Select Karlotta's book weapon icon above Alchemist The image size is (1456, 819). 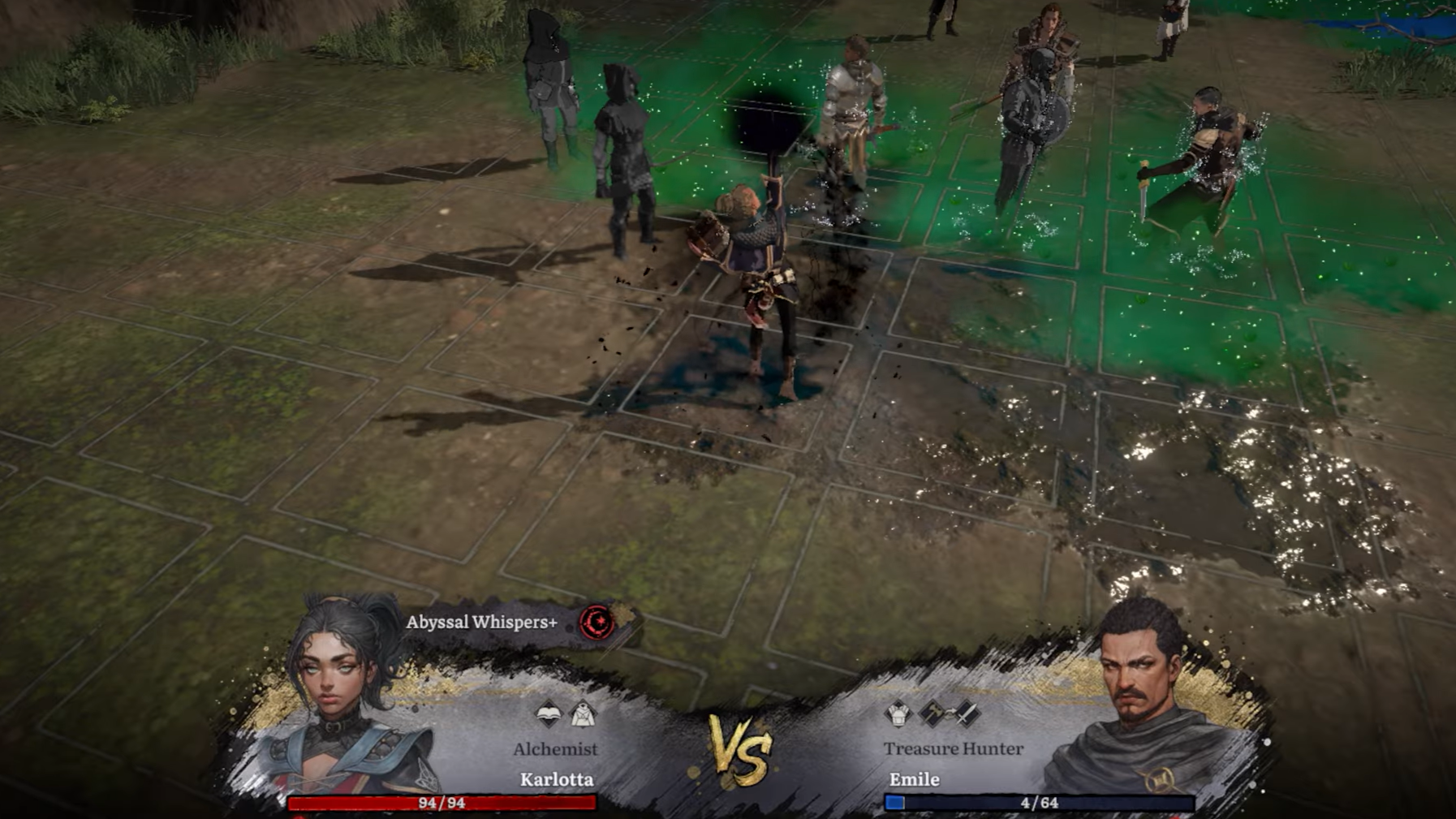(549, 715)
